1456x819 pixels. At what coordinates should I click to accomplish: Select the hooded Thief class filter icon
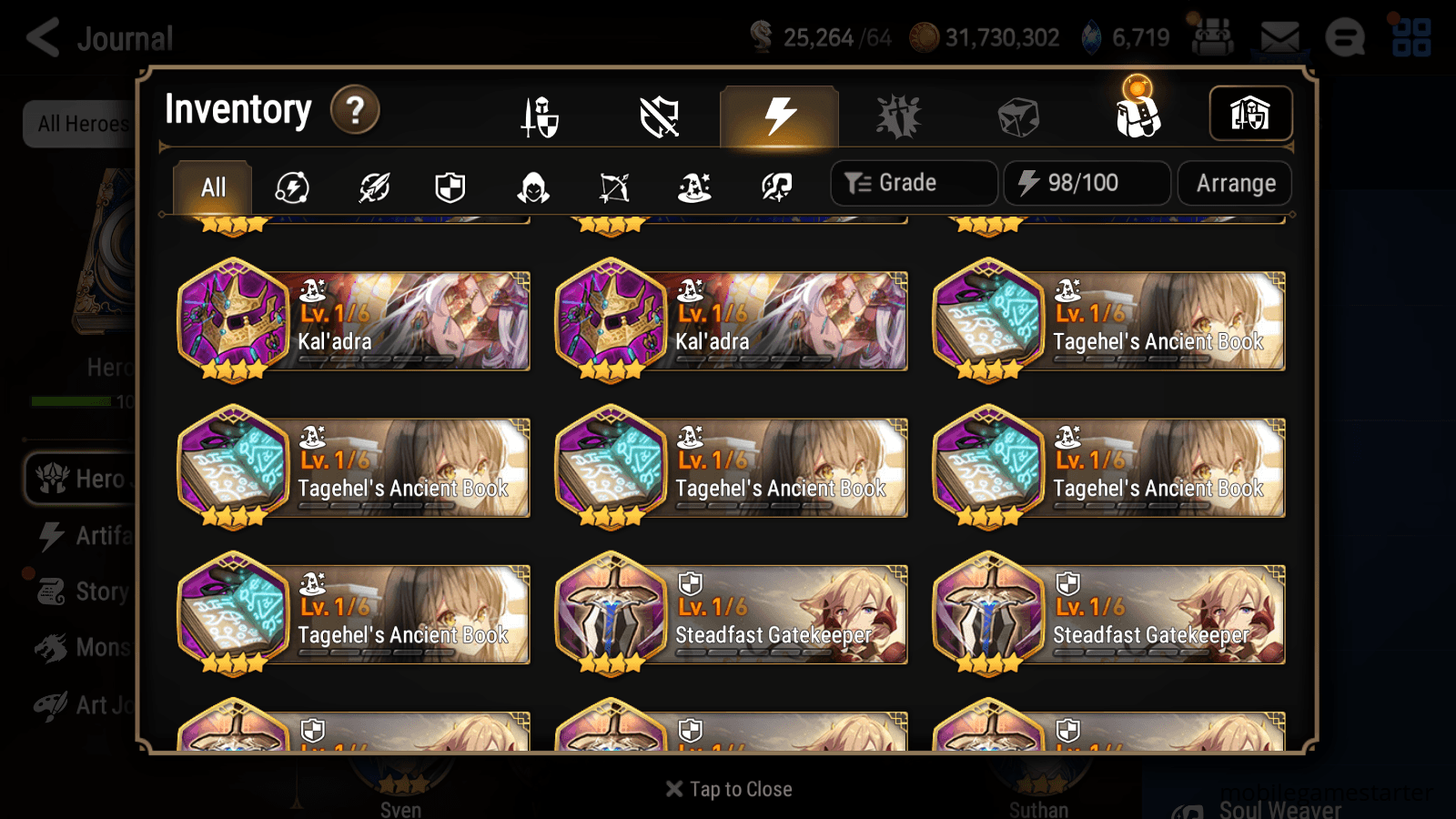coord(533,187)
